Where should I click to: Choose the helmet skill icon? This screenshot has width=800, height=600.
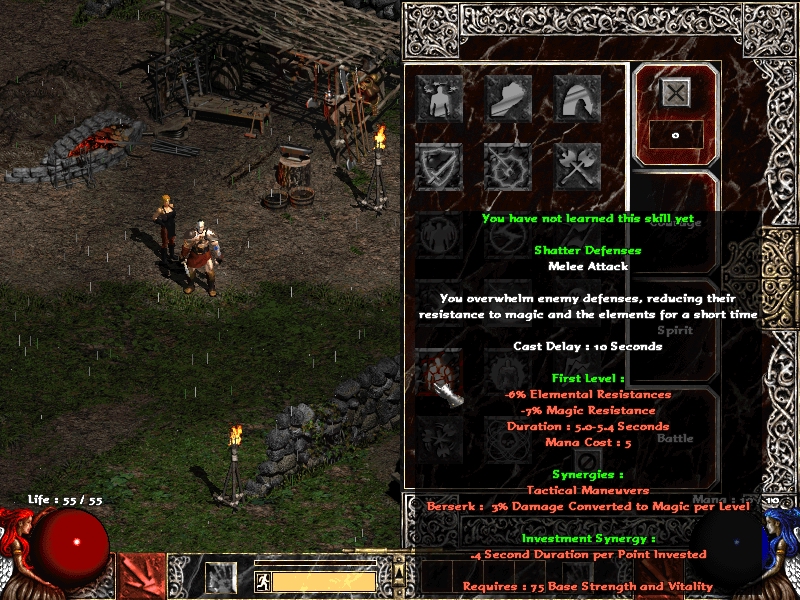coord(577,98)
